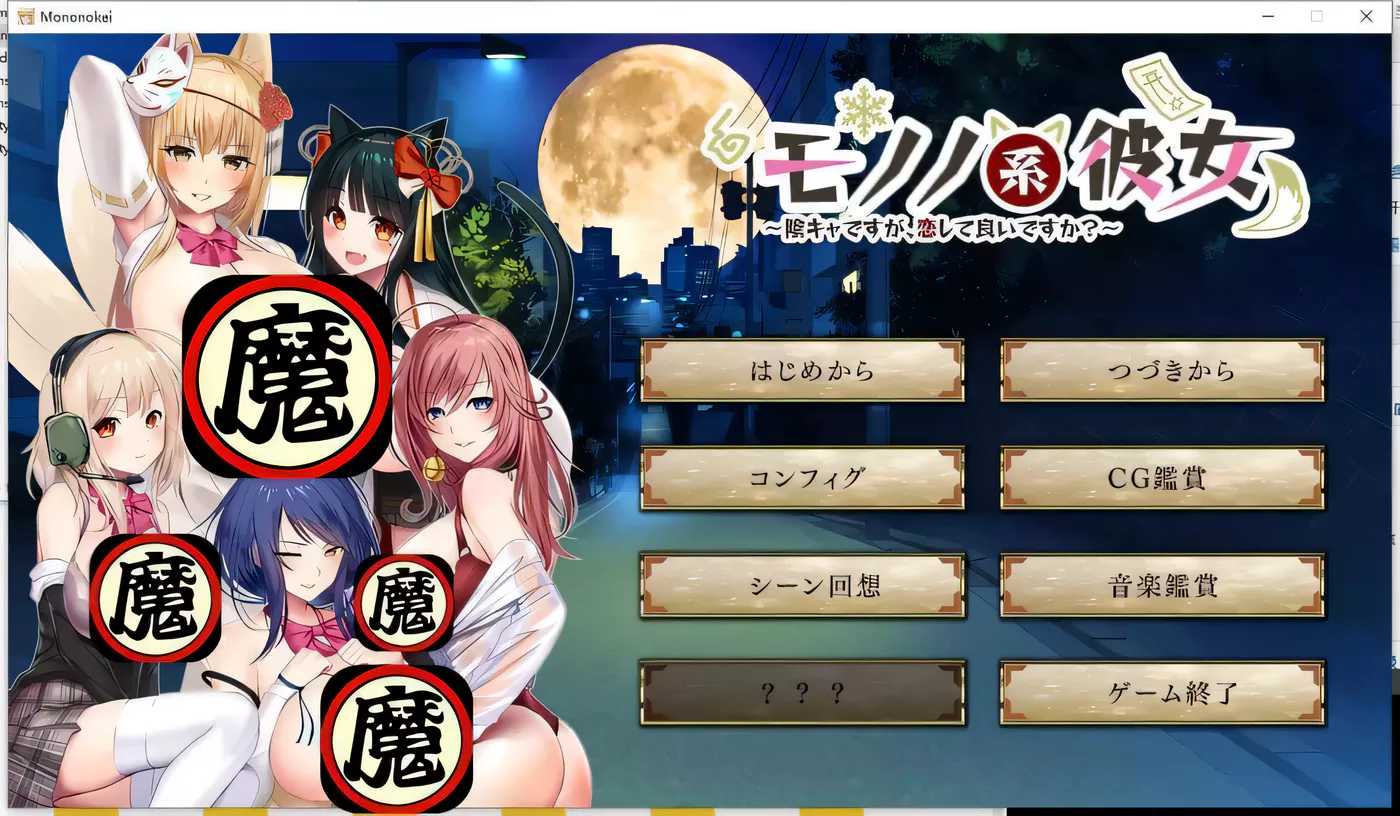Image resolution: width=1400 pixels, height=816 pixels.
Task: Click the Mononokei app icon in the title bar
Action: [x=24, y=16]
